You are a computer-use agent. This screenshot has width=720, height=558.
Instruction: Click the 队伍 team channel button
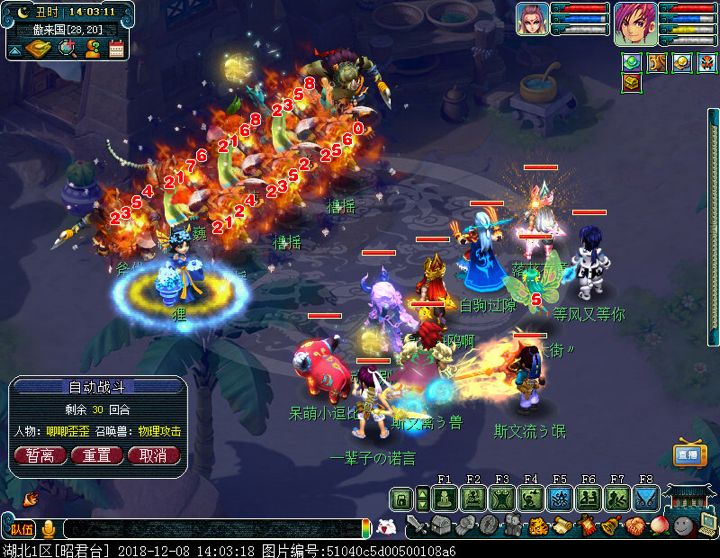click(22, 529)
